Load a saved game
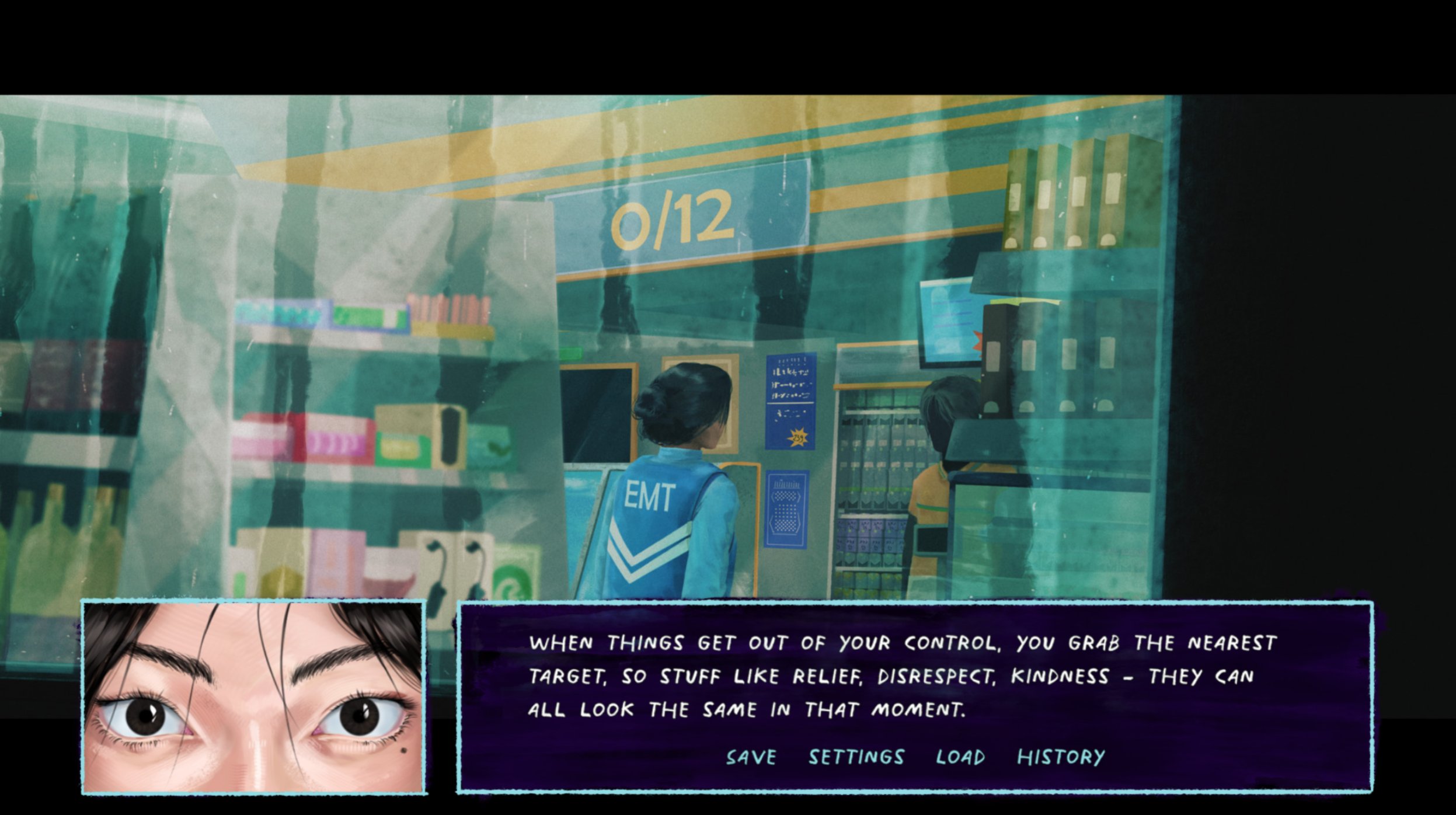 point(960,757)
